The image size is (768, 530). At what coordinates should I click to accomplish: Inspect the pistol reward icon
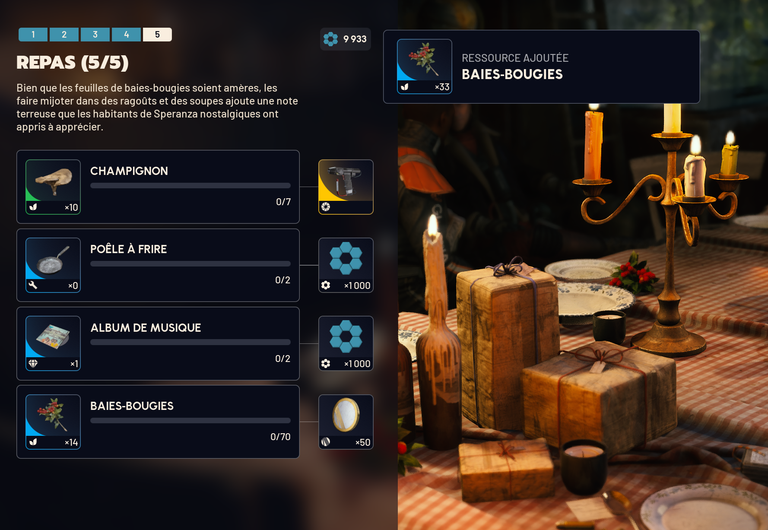click(346, 187)
